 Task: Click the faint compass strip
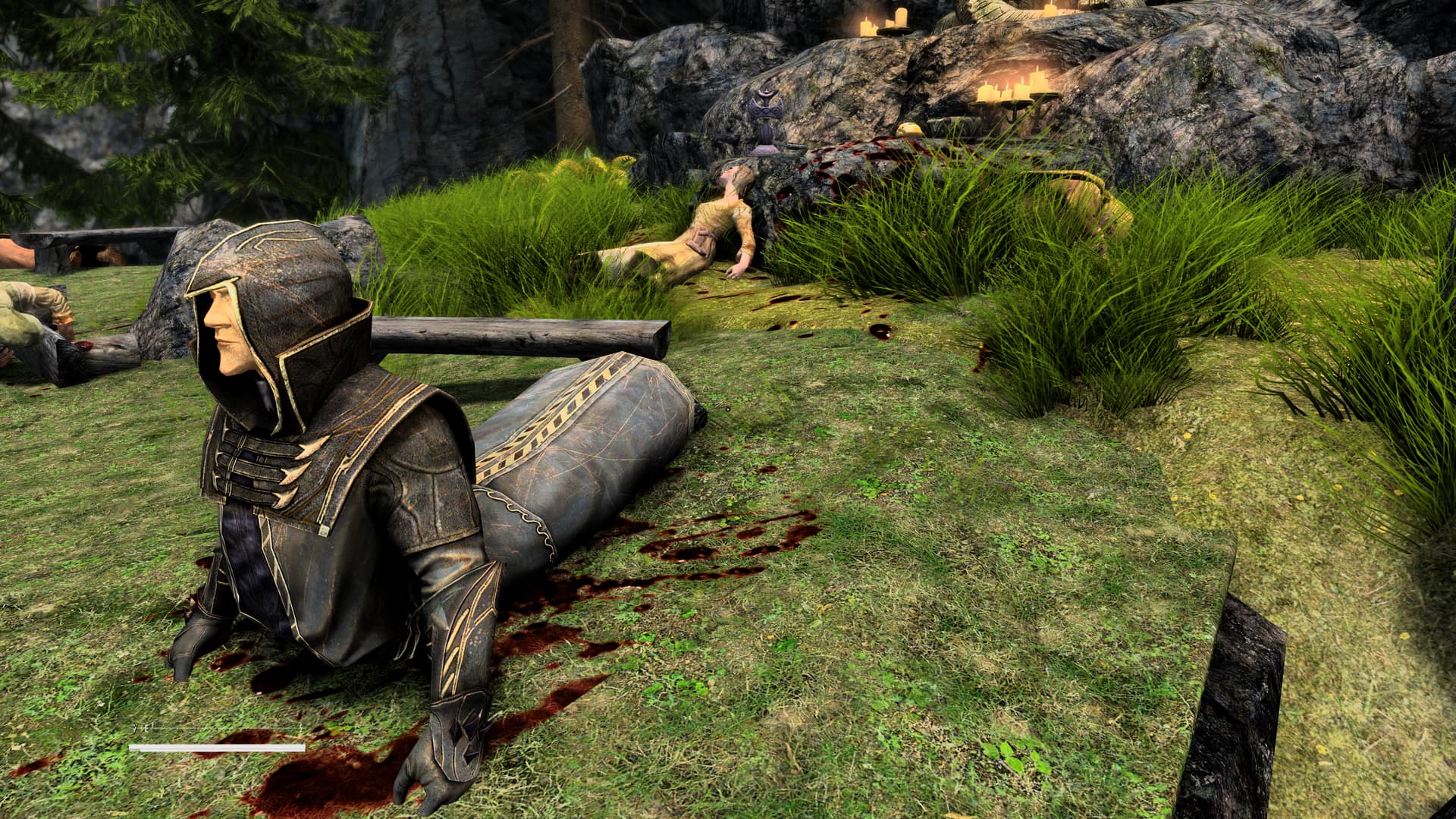pos(217,730)
